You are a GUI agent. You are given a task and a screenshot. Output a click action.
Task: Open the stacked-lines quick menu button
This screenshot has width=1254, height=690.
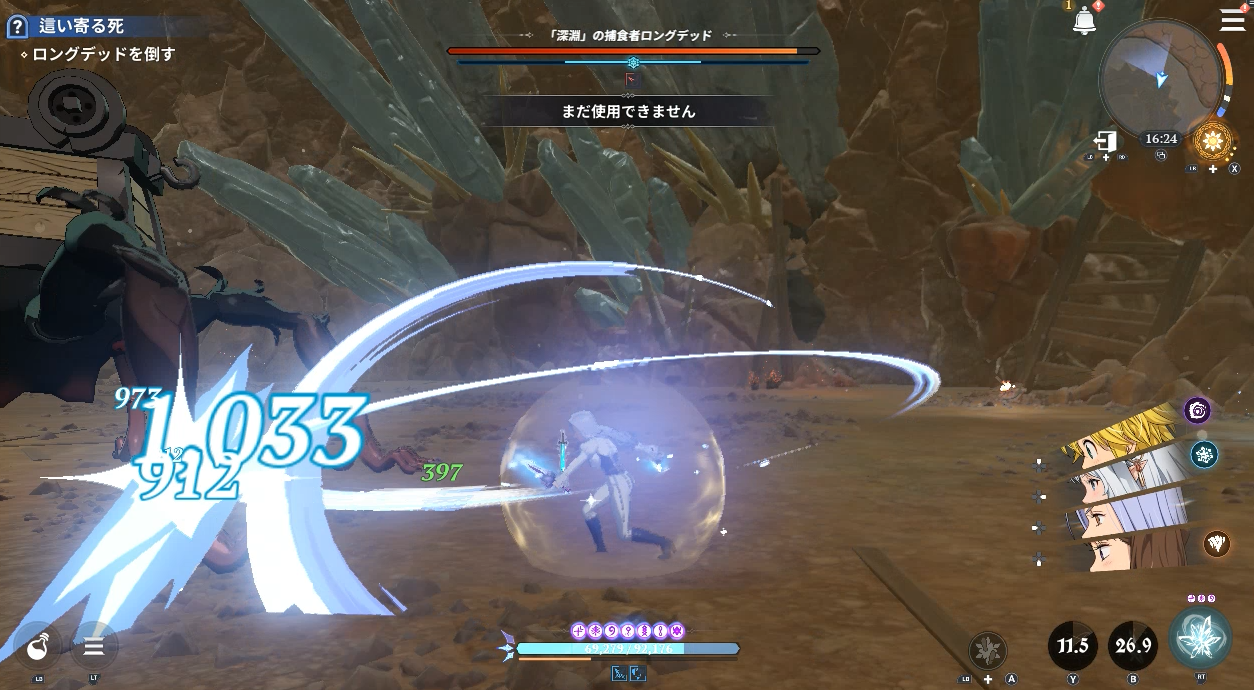pos(94,647)
